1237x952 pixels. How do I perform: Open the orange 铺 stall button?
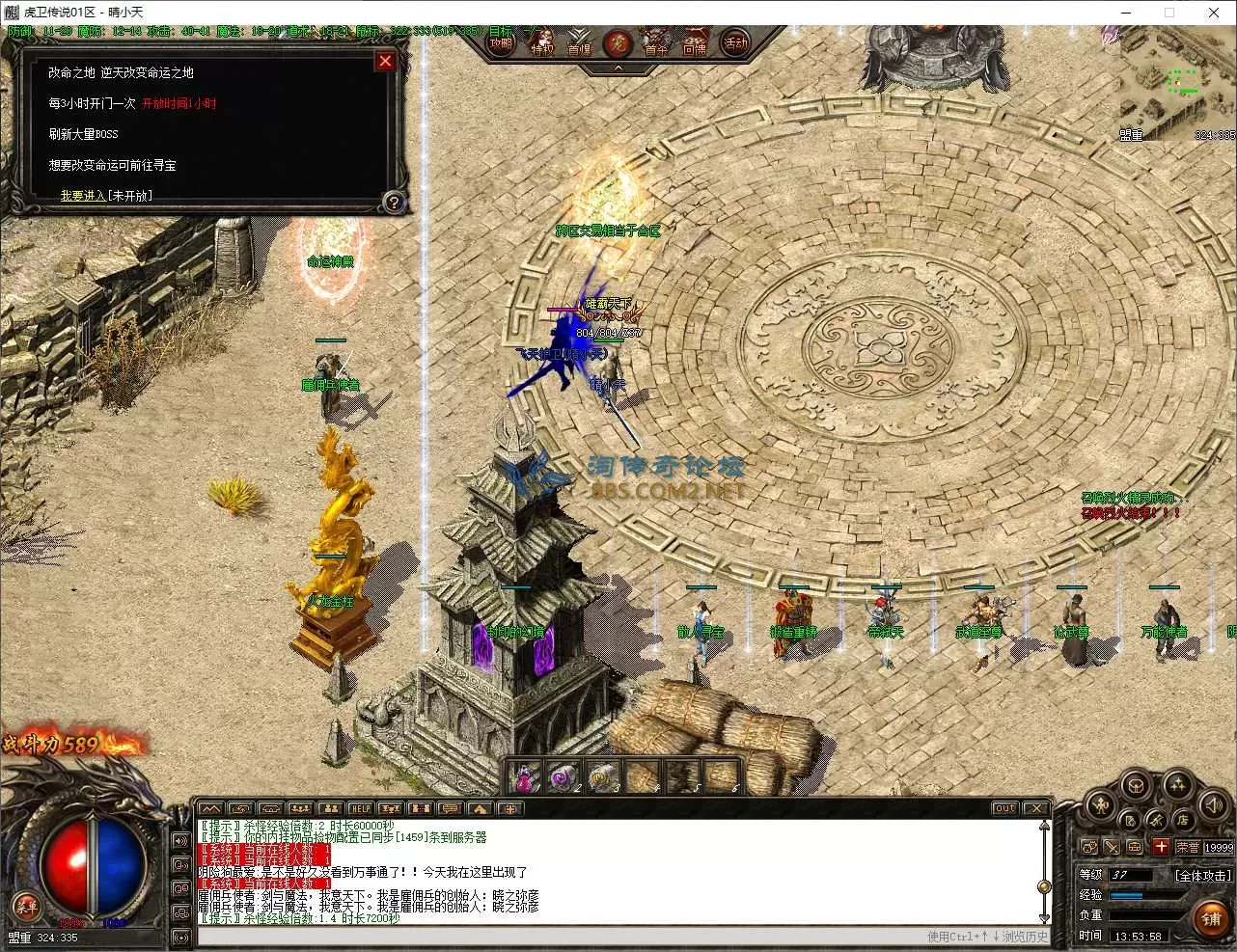1211,917
